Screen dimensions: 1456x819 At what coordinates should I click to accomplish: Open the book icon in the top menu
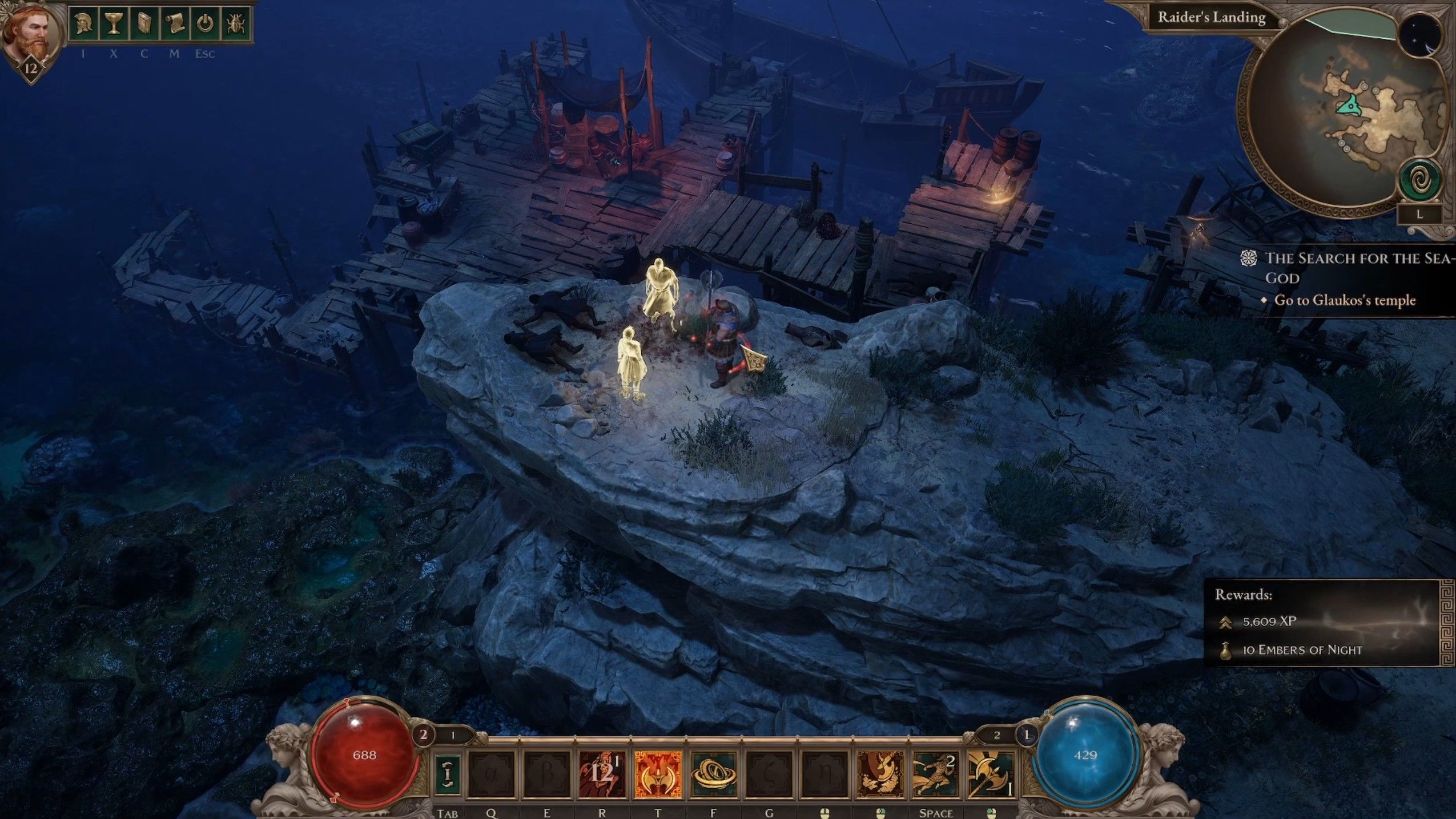[x=144, y=25]
